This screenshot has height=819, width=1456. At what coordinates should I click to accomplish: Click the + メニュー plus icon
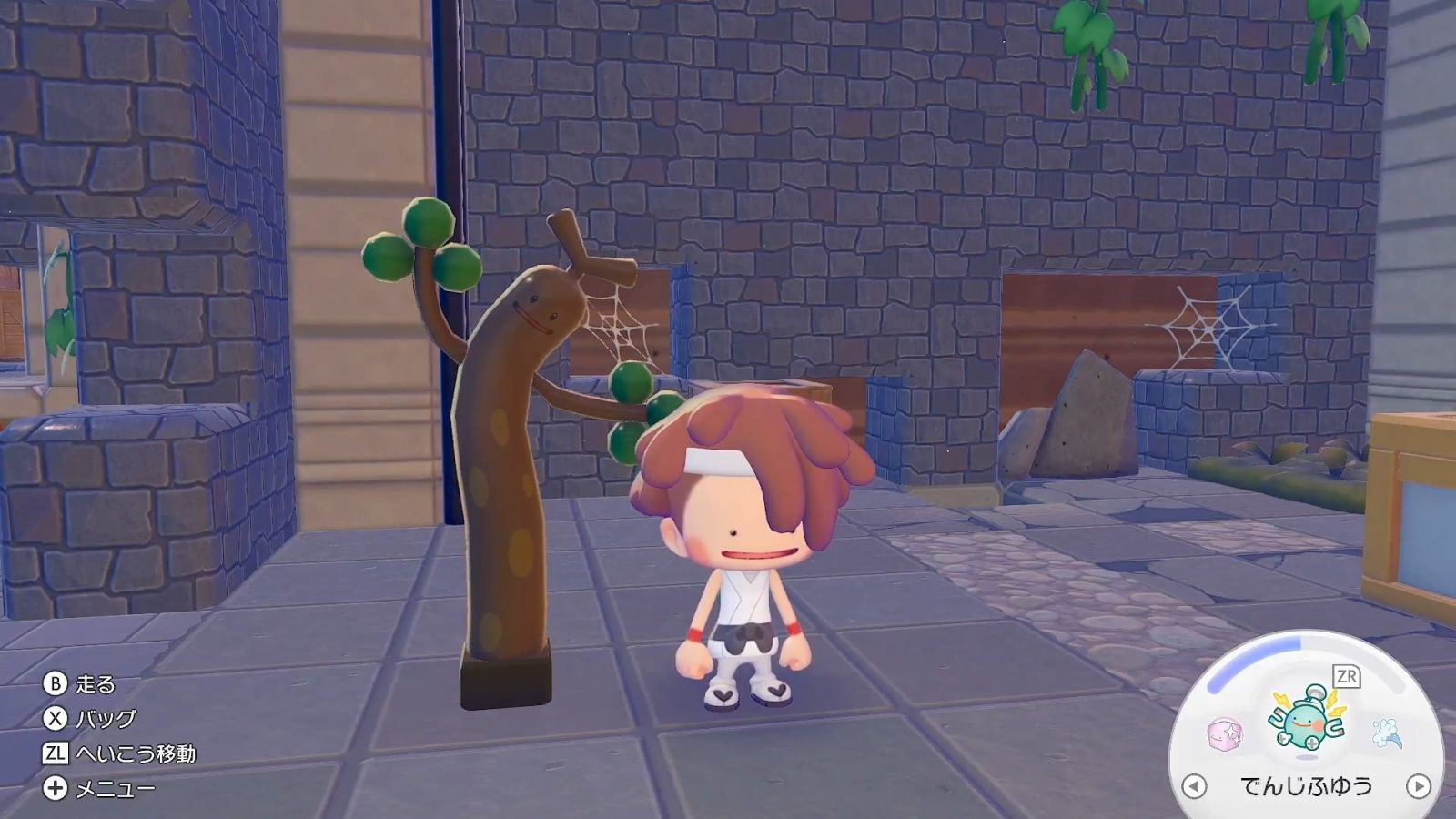click(x=54, y=786)
